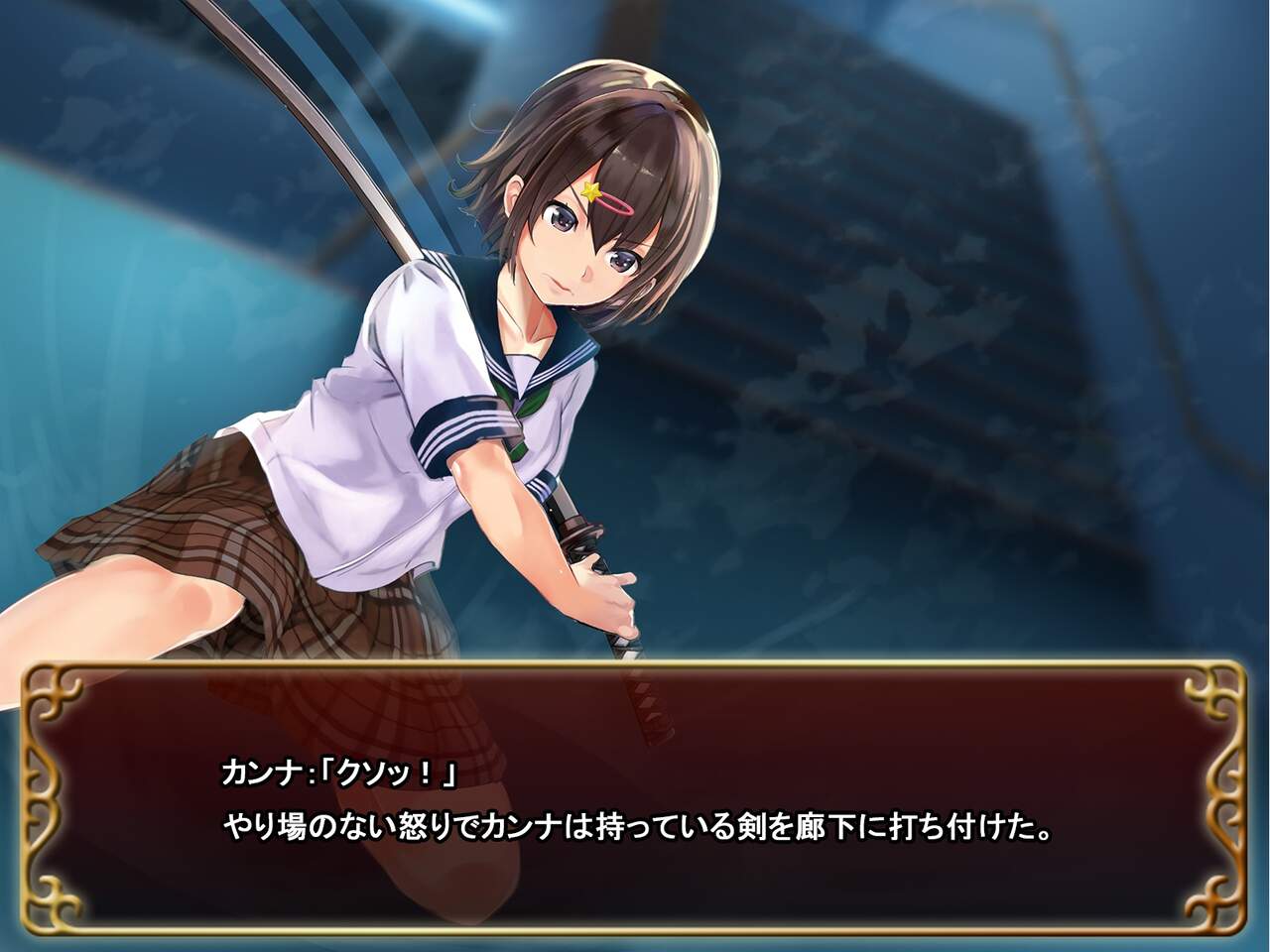
Task: Click Kanna's dialogue box to advance text
Action: click(635, 798)
